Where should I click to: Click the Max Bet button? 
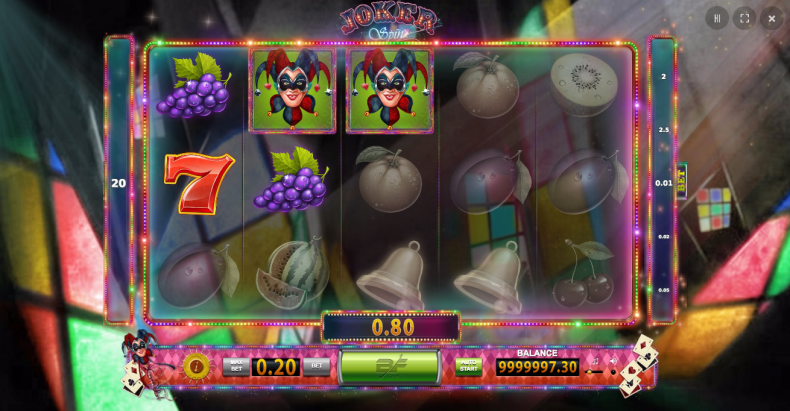(x=236, y=366)
